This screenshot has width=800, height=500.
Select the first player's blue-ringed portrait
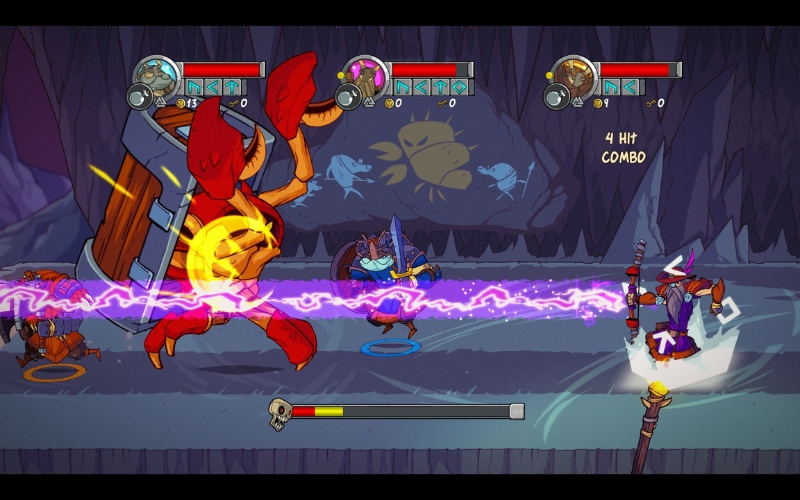pyautogui.click(x=158, y=75)
